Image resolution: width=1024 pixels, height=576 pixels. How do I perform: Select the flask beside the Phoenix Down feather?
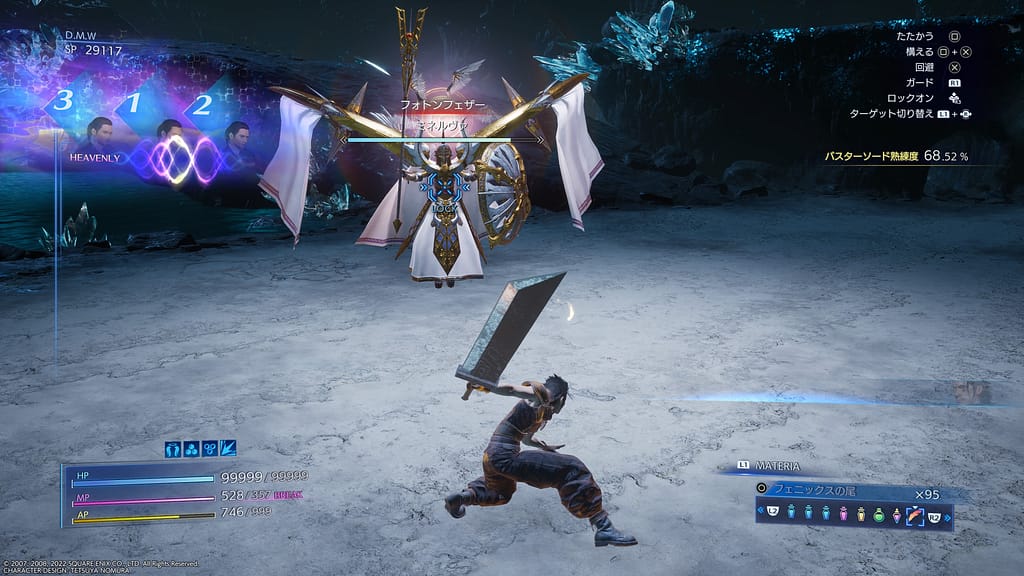(896, 516)
